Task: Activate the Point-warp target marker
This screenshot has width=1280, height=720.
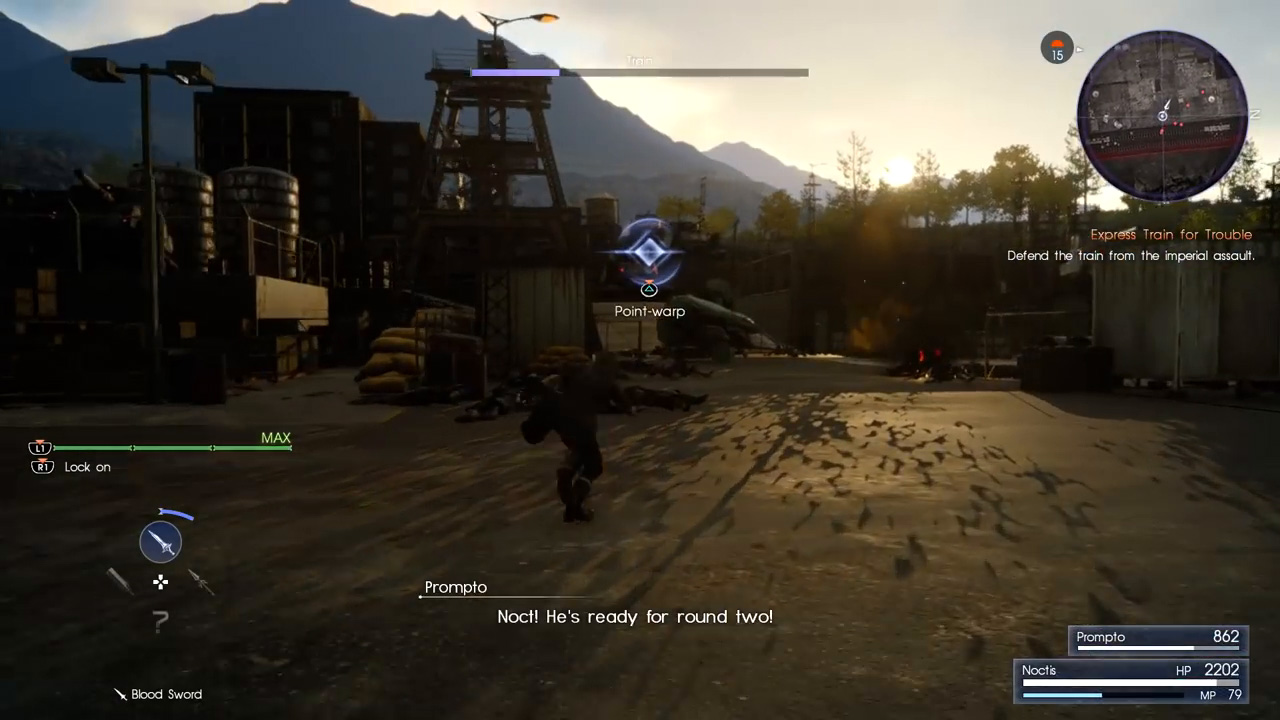Action: coord(649,252)
